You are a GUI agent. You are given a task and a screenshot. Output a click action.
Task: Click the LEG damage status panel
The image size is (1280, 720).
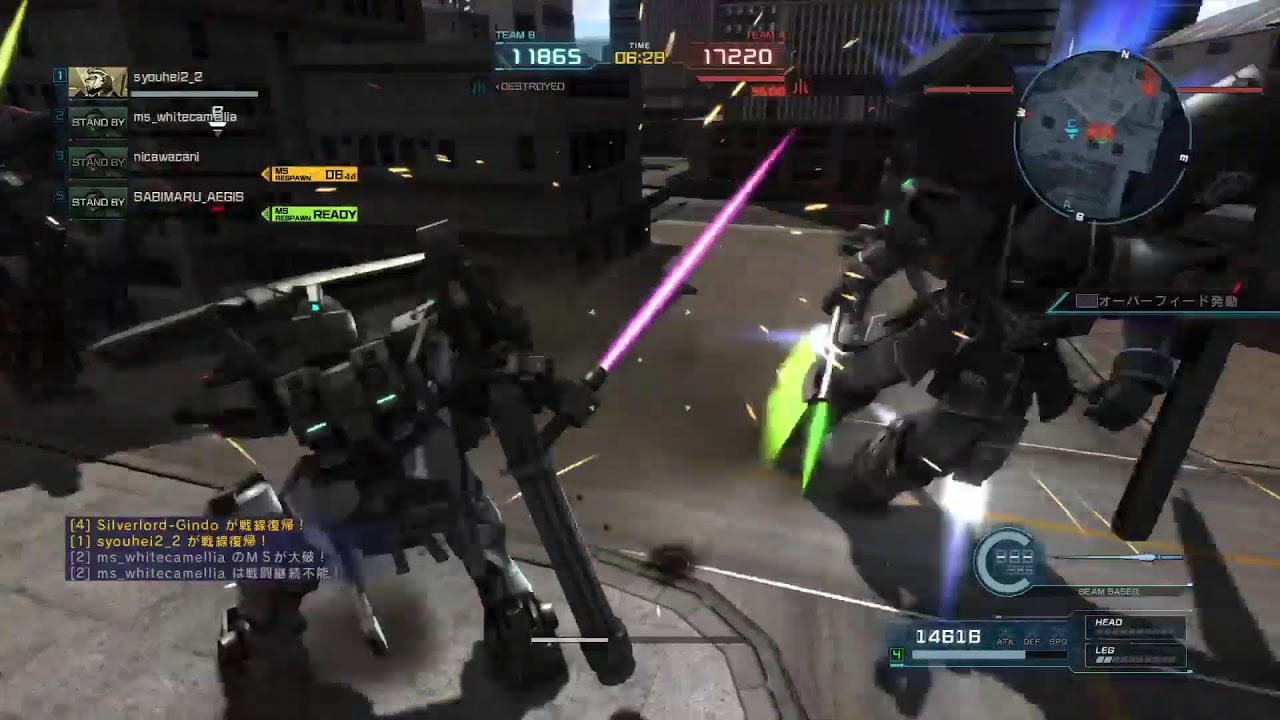pos(1135,656)
